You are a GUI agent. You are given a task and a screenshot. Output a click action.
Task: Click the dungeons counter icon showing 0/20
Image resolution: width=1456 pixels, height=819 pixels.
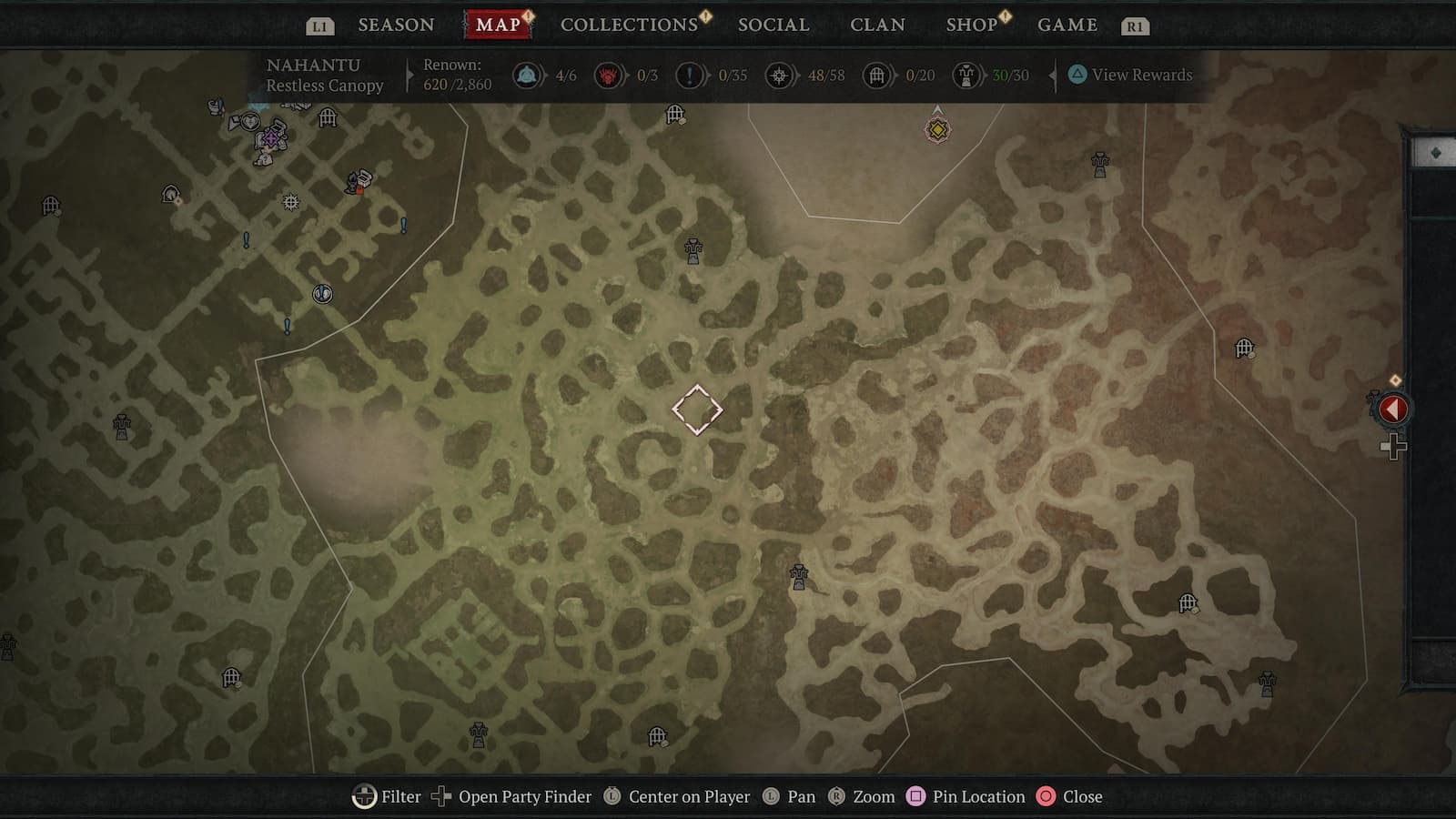point(877,76)
